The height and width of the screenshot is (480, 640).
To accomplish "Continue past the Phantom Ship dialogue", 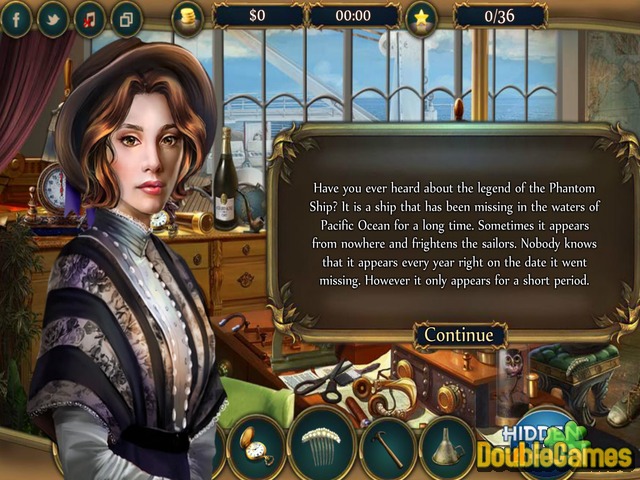I will 459,336.
